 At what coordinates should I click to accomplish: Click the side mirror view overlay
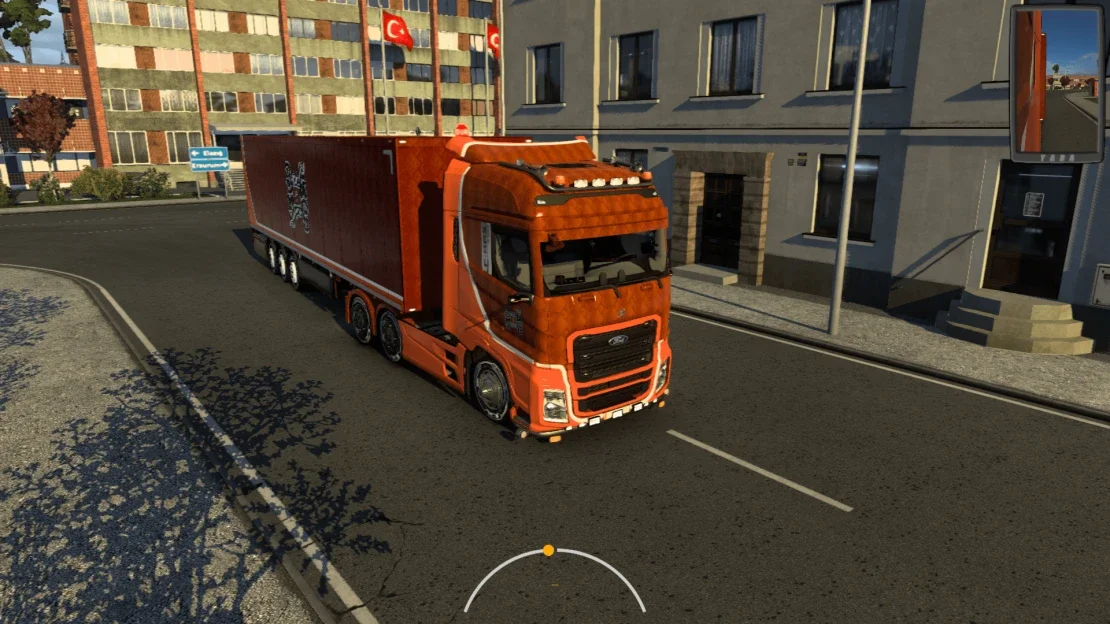[1056, 82]
